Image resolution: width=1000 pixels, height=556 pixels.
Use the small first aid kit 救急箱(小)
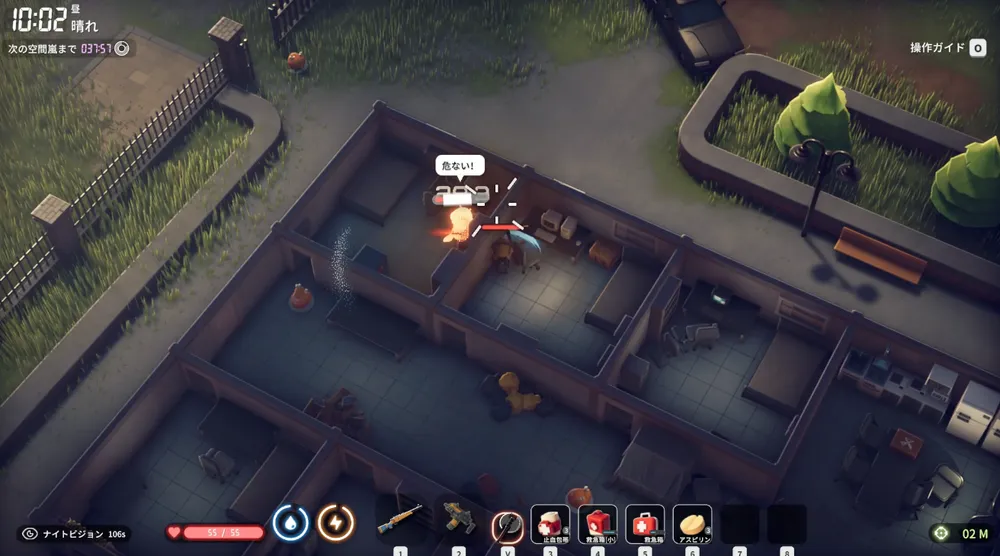[597, 523]
